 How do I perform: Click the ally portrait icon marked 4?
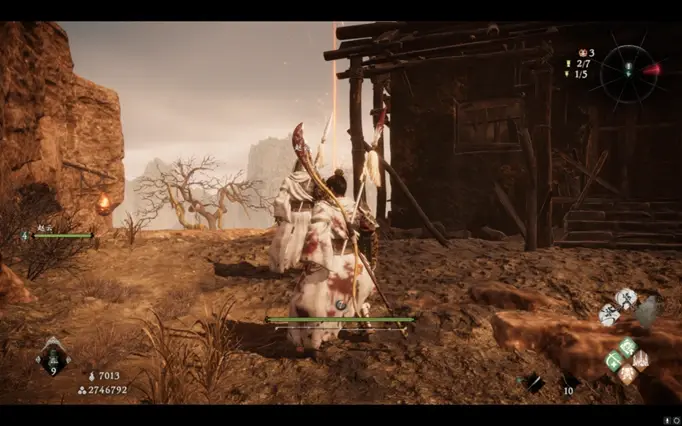click(x=25, y=236)
